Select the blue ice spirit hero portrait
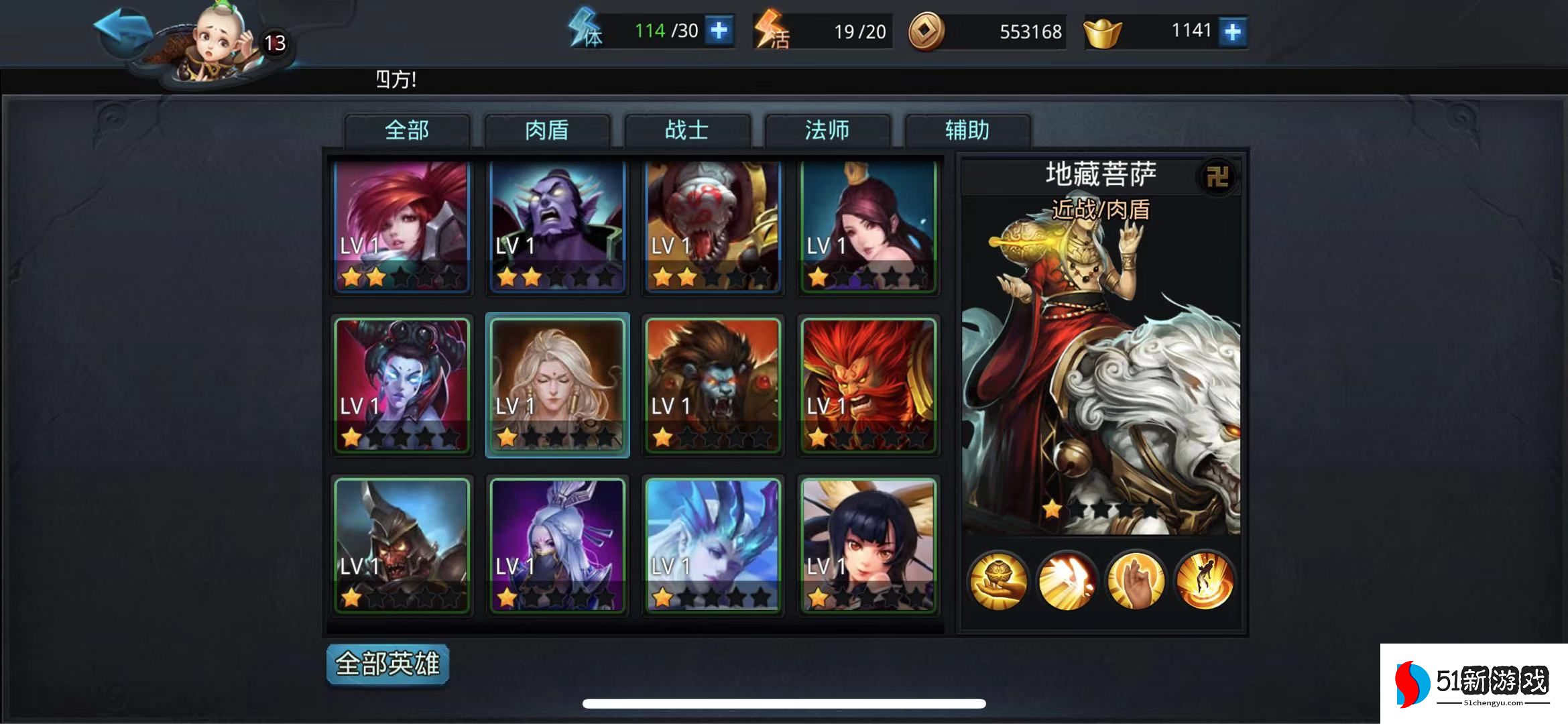Screen dimensions: 1568x724 713,545
